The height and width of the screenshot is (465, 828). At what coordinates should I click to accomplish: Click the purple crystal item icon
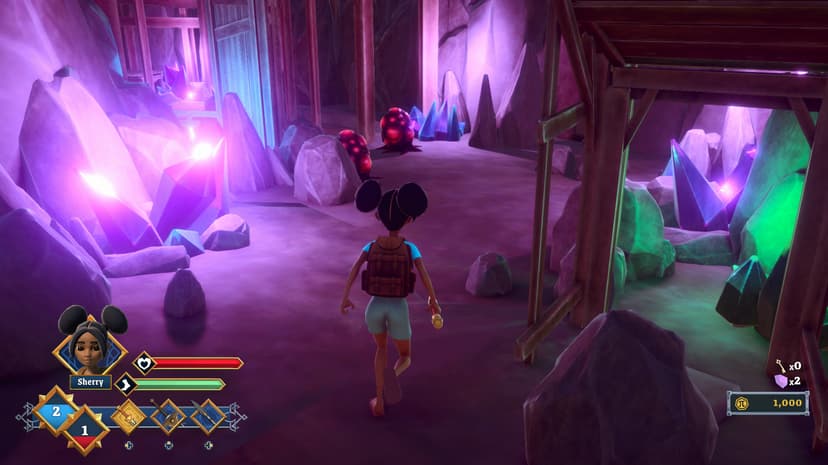(780, 381)
